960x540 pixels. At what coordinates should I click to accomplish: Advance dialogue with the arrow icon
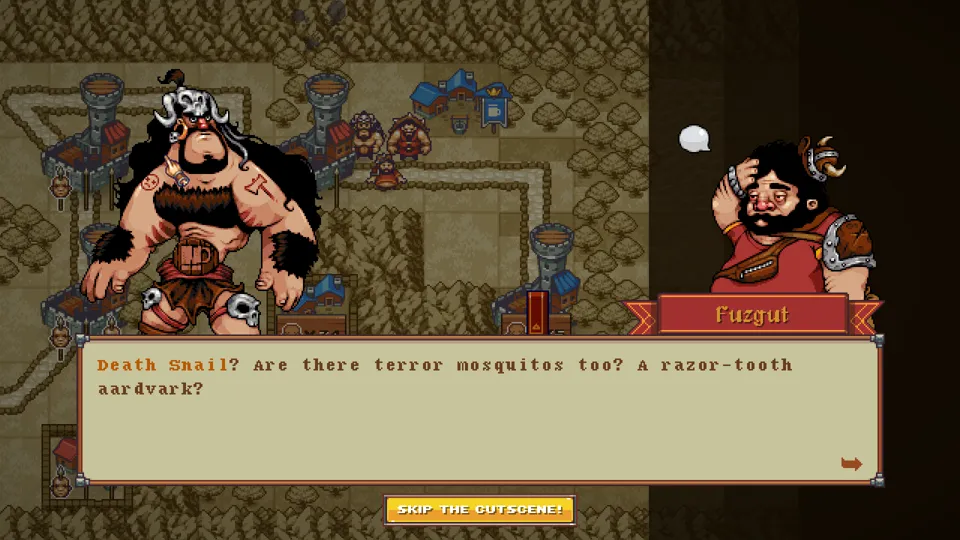coord(851,463)
